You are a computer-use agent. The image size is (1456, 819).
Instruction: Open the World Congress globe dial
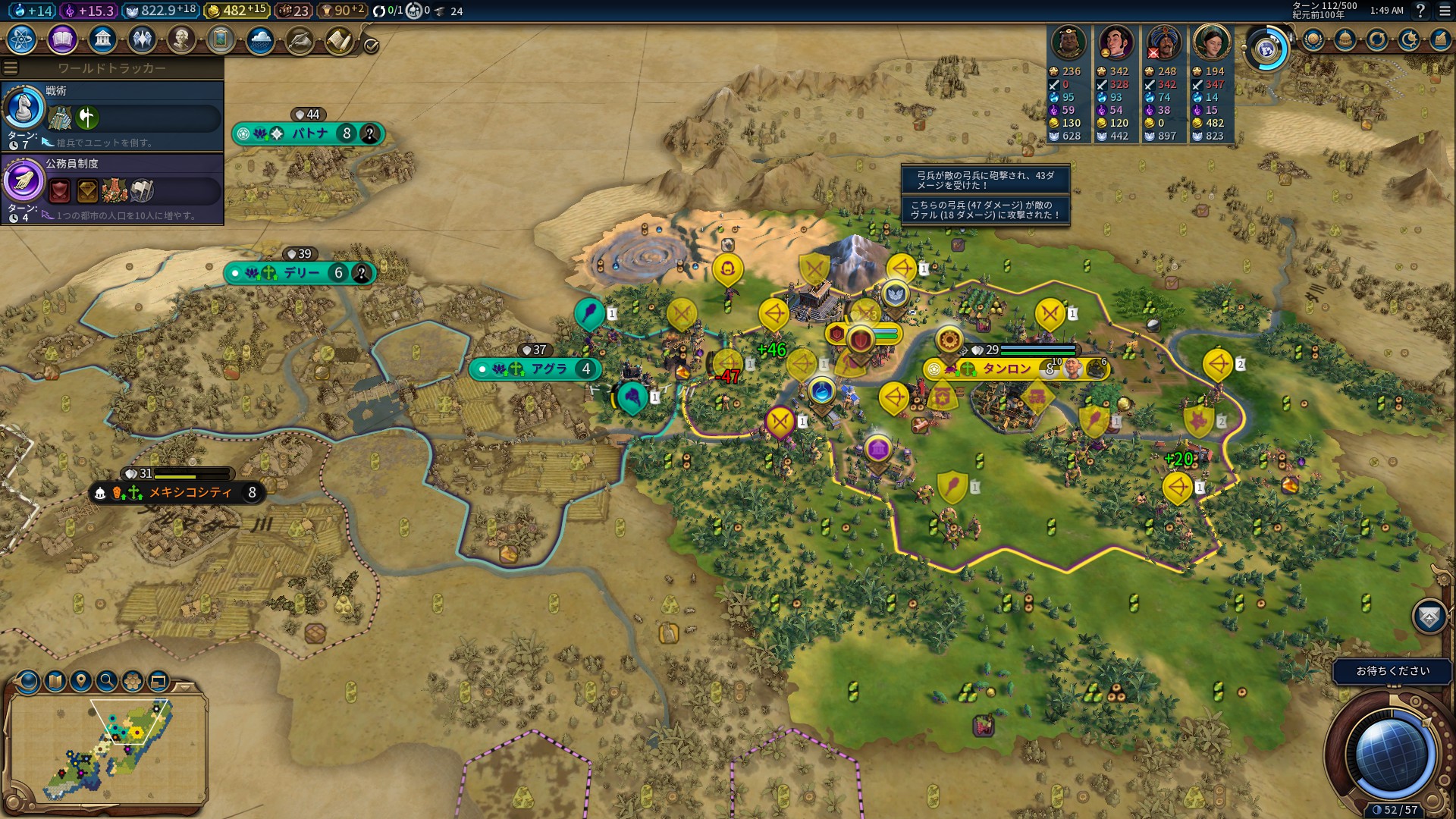[1266, 49]
